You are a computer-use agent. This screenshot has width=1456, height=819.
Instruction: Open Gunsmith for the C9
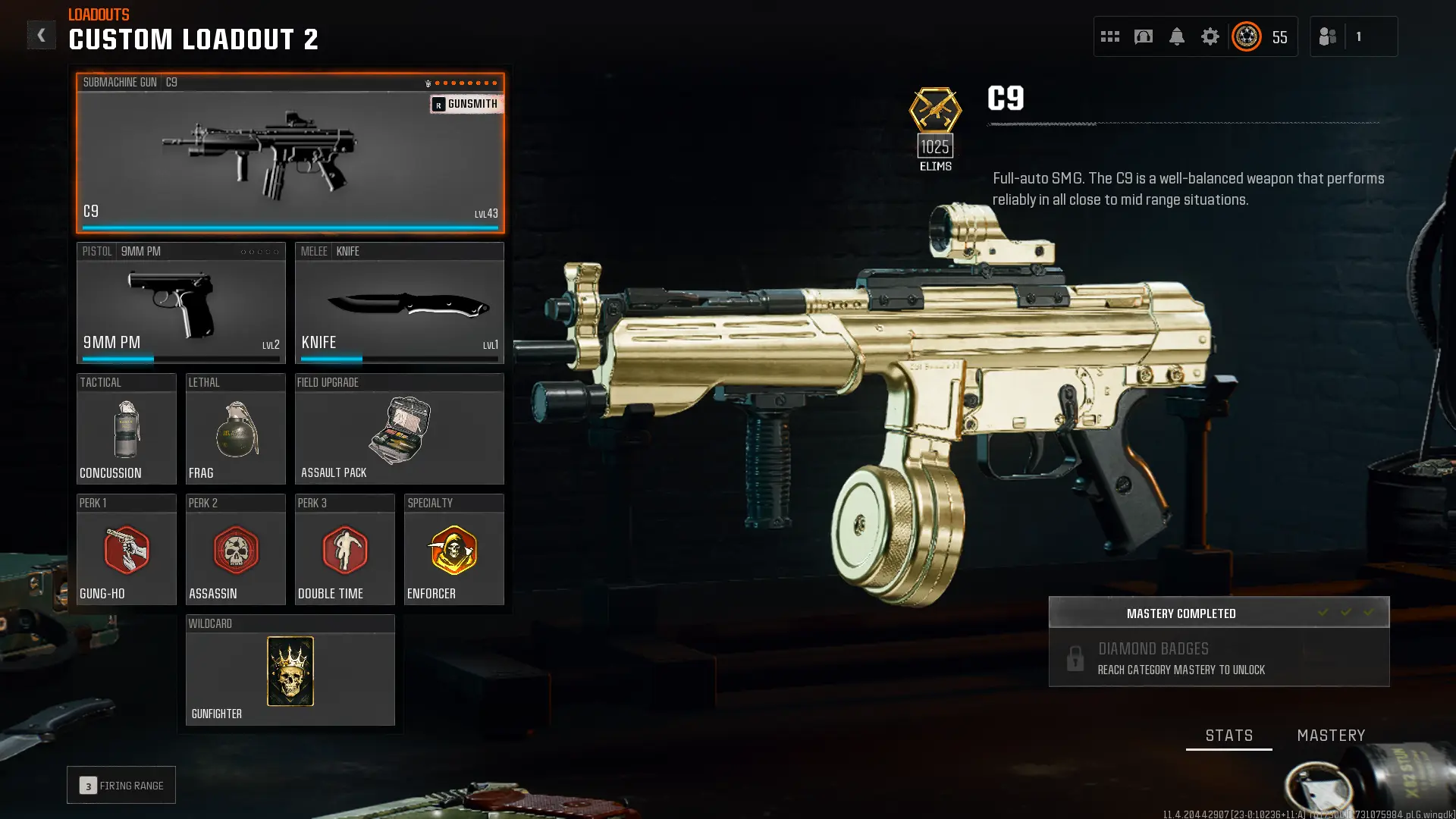coord(466,104)
